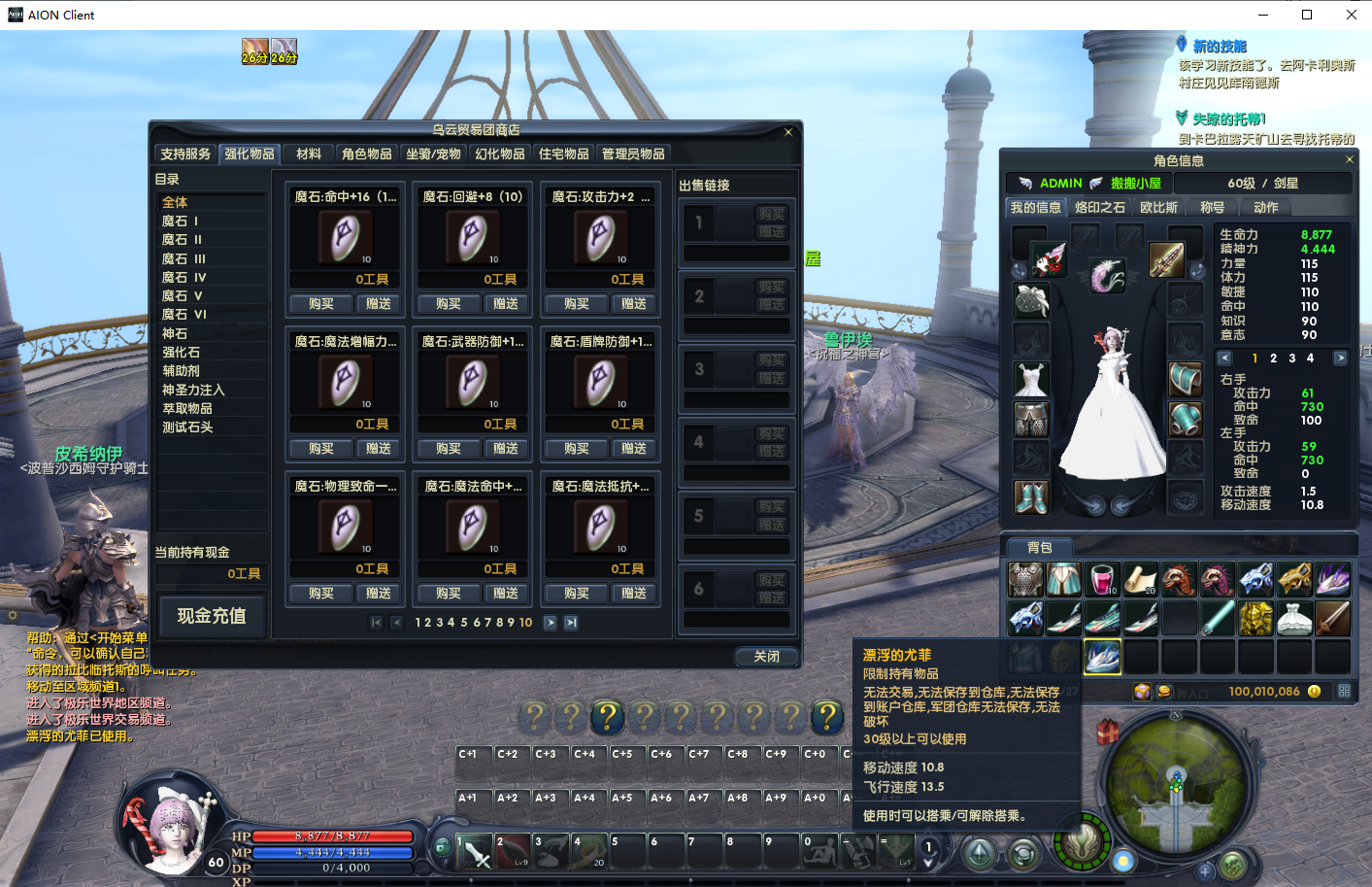Switch to the 材料 shop tab
The height and width of the screenshot is (887, 1372).
click(309, 154)
